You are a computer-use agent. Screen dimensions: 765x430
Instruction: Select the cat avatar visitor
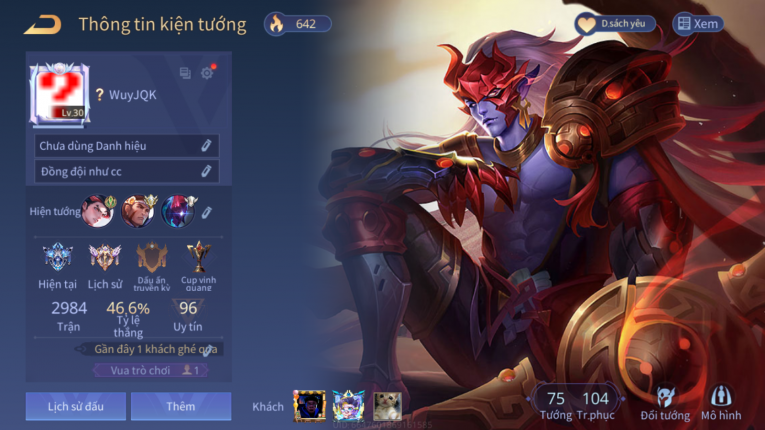[x=387, y=405]
